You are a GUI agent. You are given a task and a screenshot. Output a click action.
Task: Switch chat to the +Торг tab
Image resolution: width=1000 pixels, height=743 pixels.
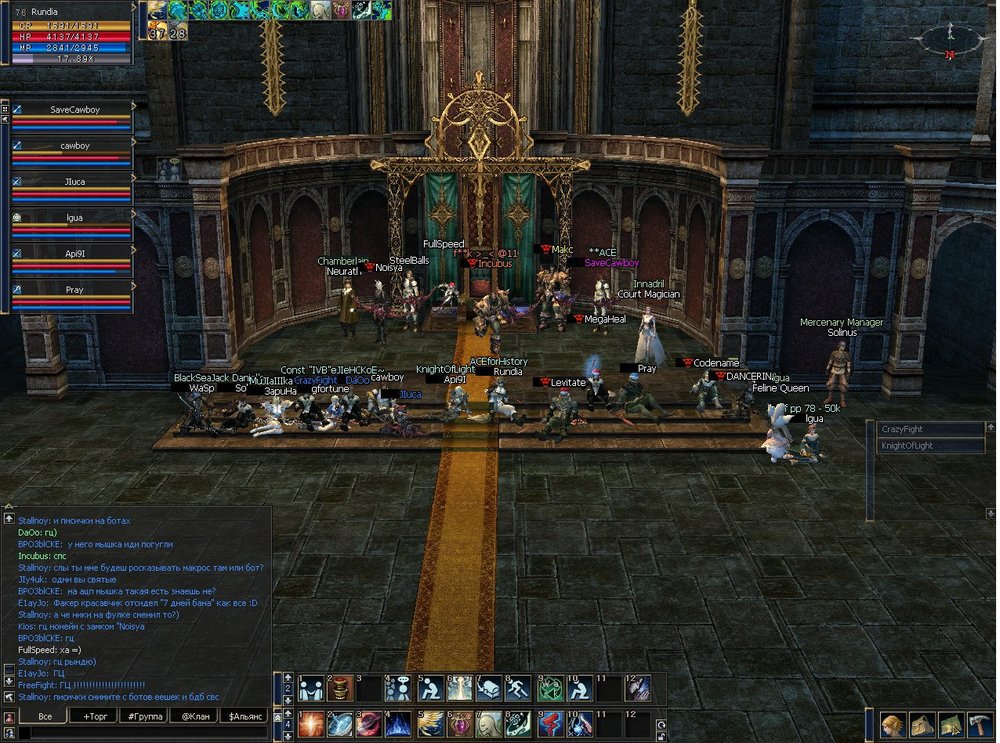98,716
